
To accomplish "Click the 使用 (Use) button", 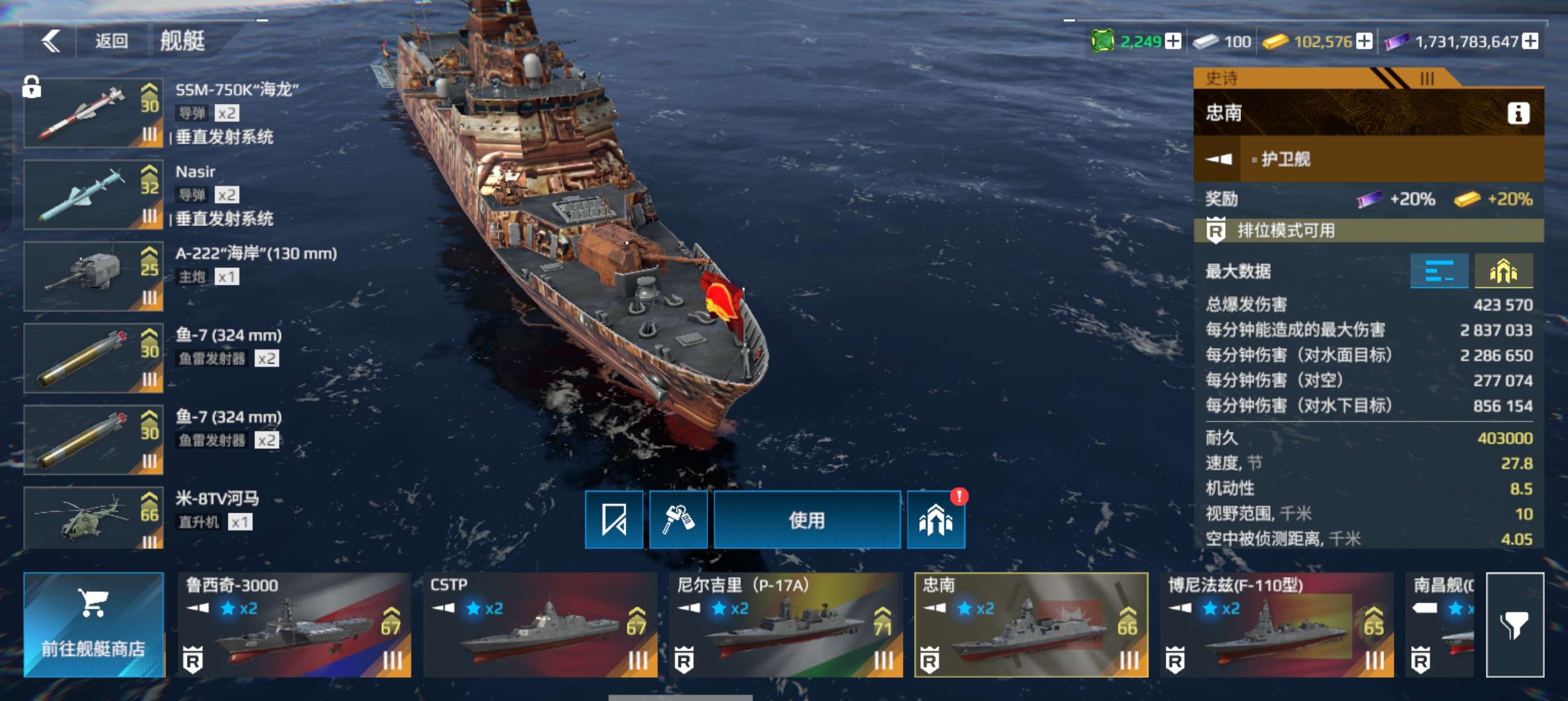I will [x=807, y=520].
